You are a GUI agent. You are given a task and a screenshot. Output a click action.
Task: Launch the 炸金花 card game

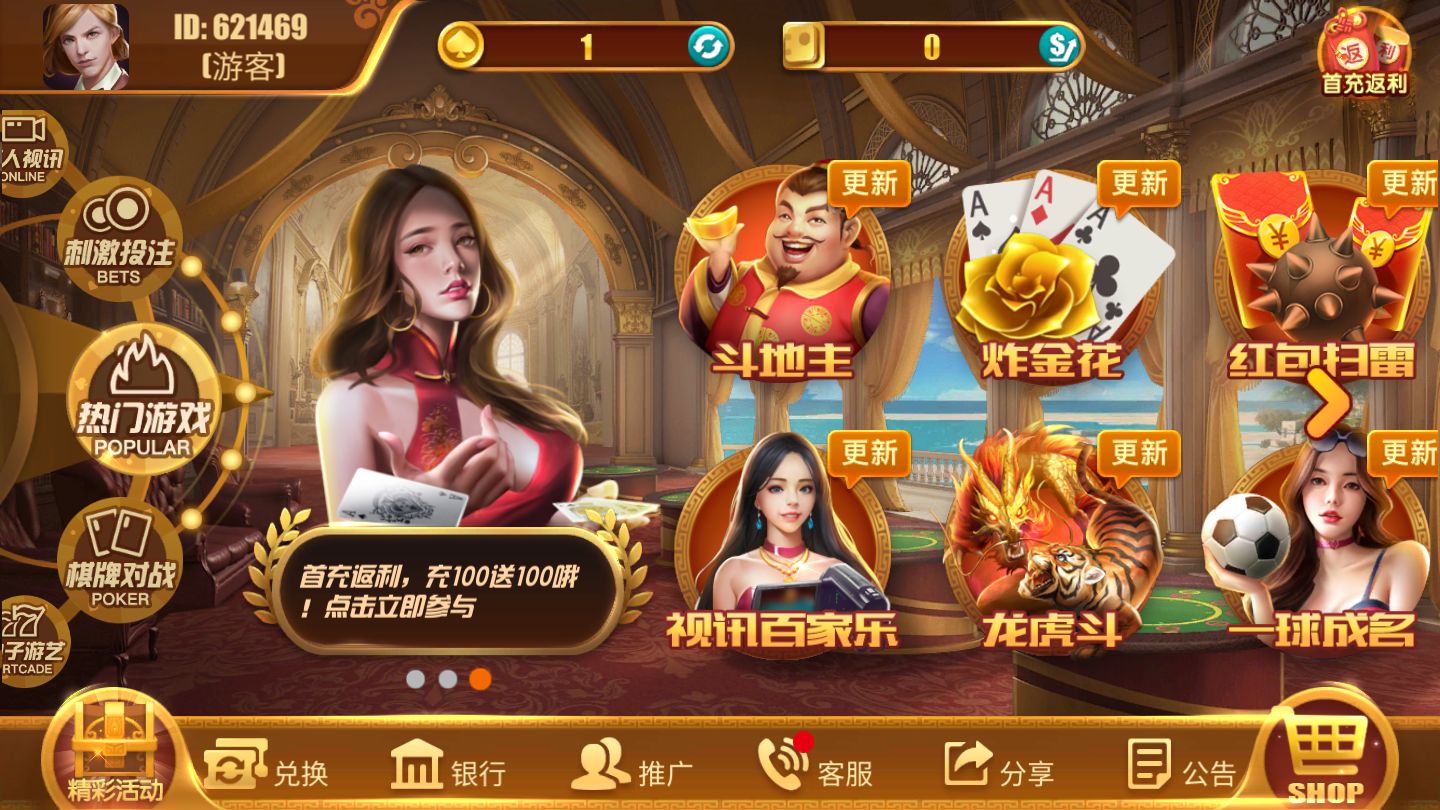tap(1050, 280)
